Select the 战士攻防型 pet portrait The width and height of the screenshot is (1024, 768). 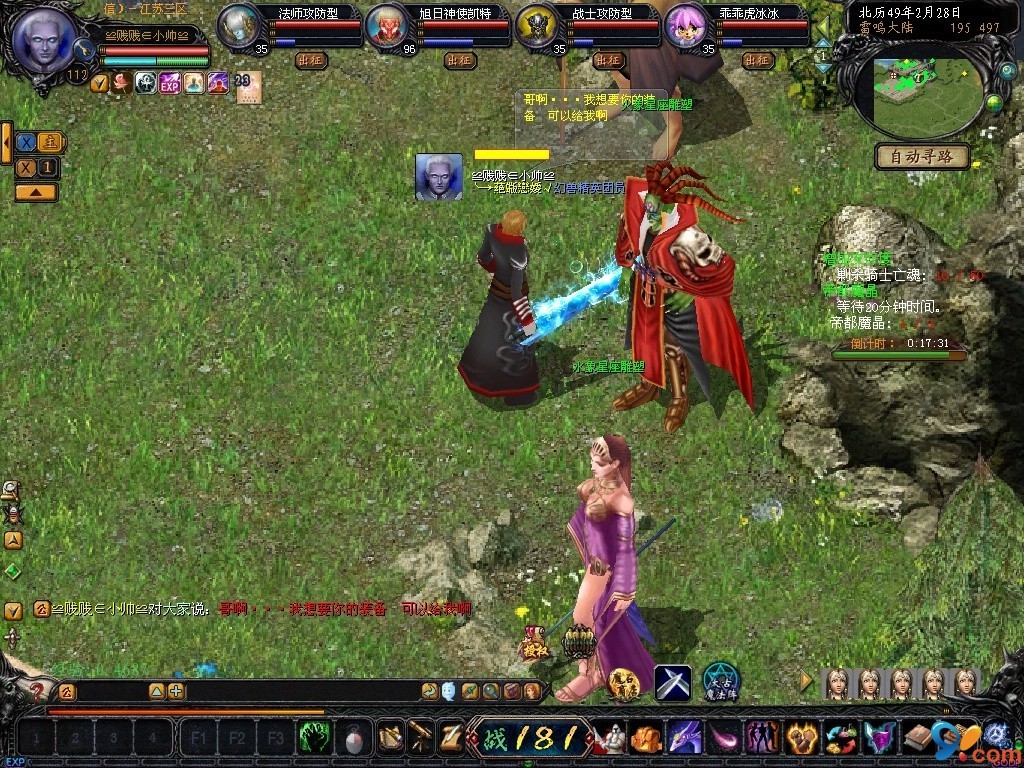click(x=537, y=26)
